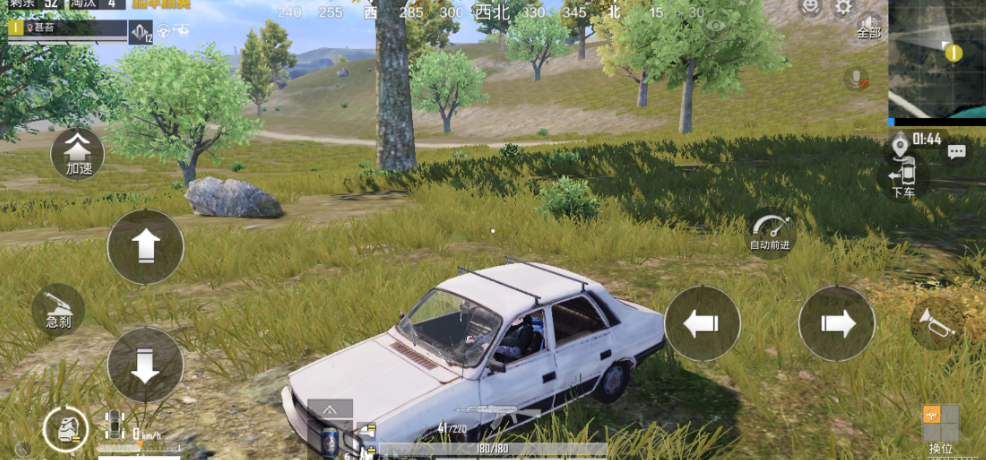Viewport: 986px width, 460px height.
Task: Hit the 急刹 handbrake button
Action: (58, 308)
